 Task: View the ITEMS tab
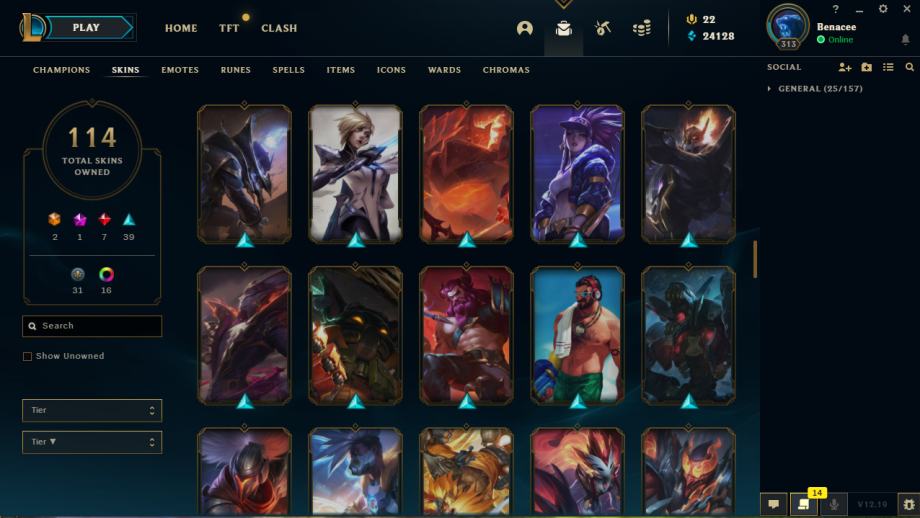[341, 70]
